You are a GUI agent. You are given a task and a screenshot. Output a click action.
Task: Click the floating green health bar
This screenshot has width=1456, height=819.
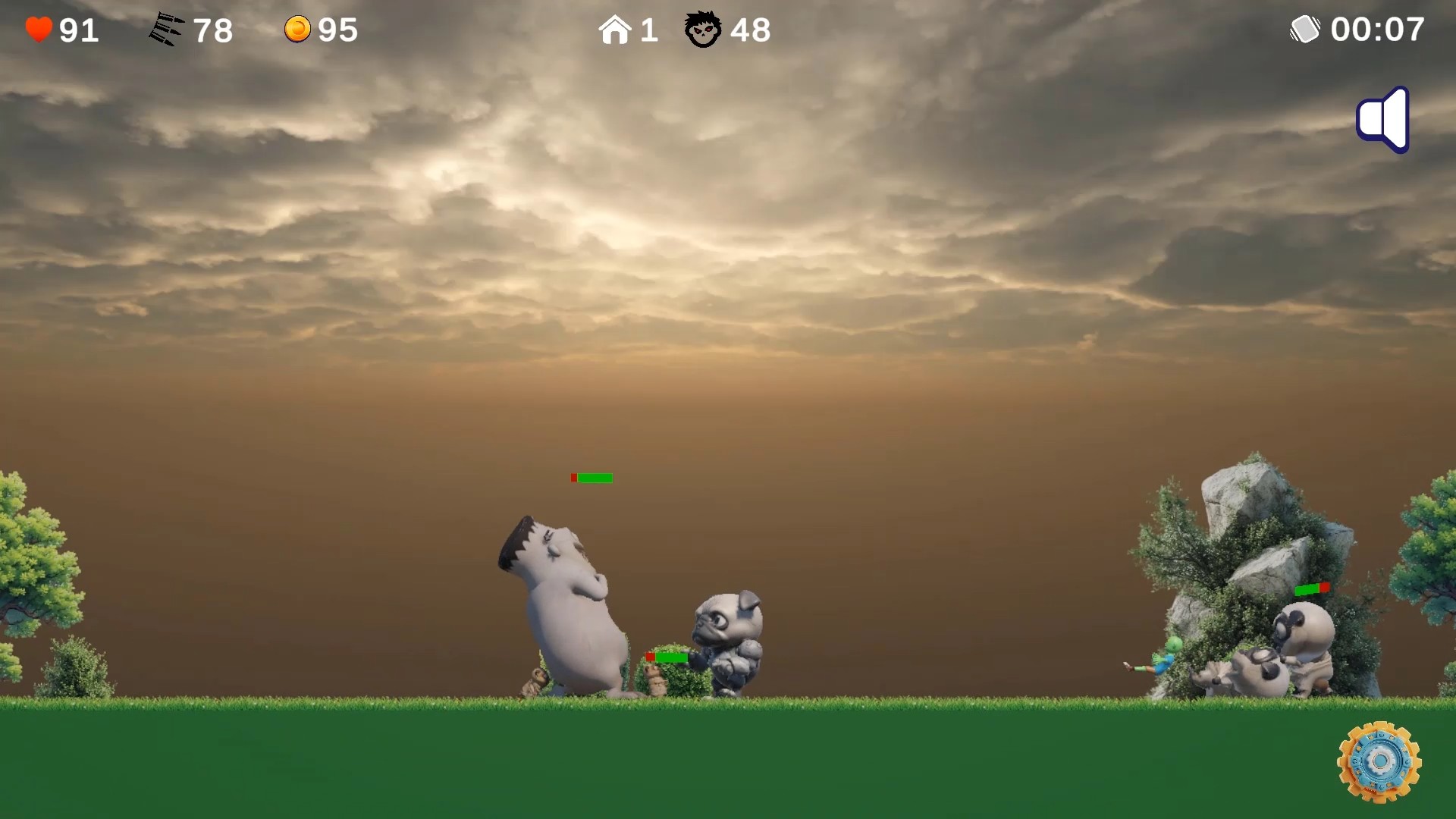click(x=592, y=478)
